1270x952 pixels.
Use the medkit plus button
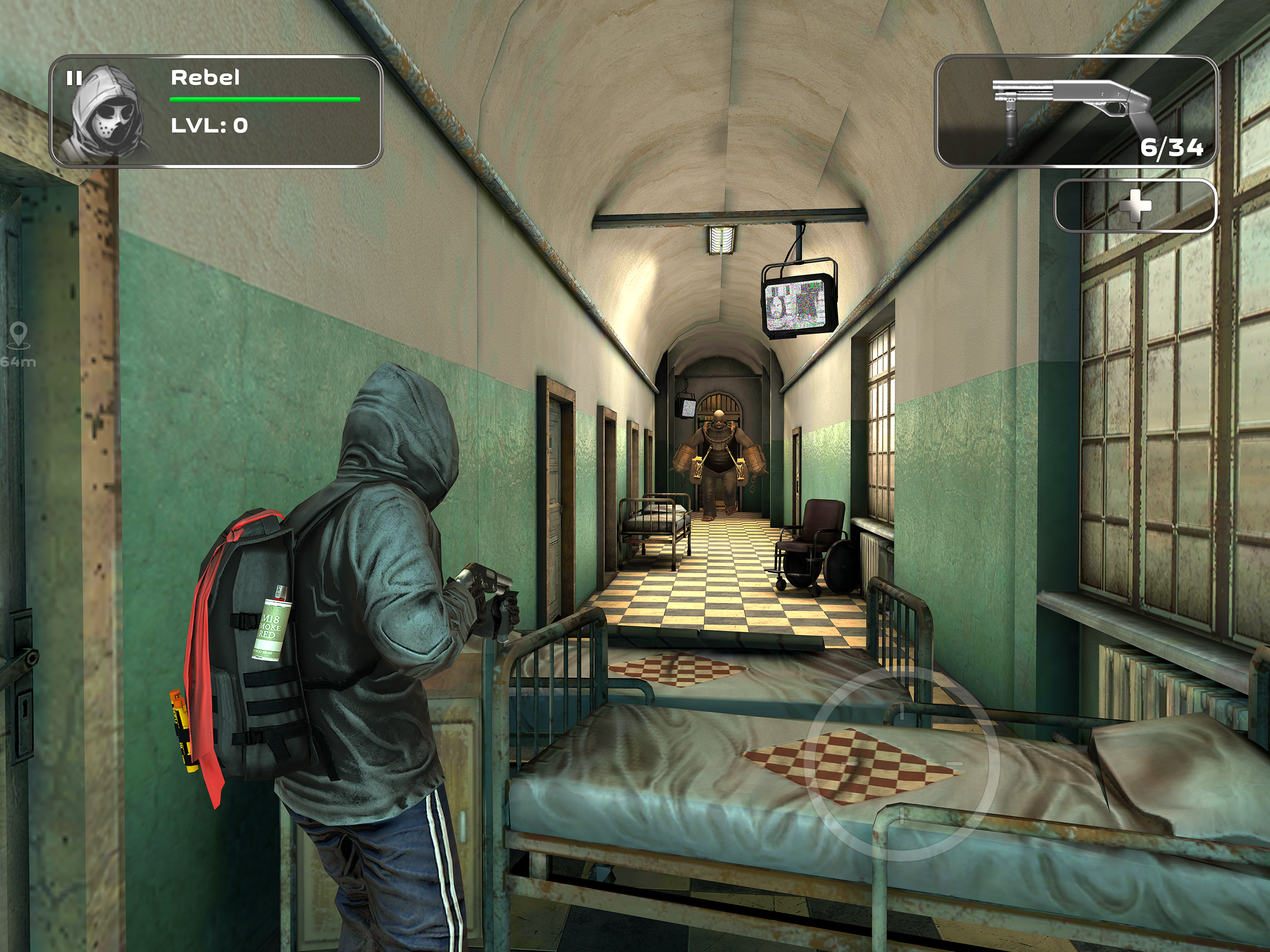coord(1135,206)
